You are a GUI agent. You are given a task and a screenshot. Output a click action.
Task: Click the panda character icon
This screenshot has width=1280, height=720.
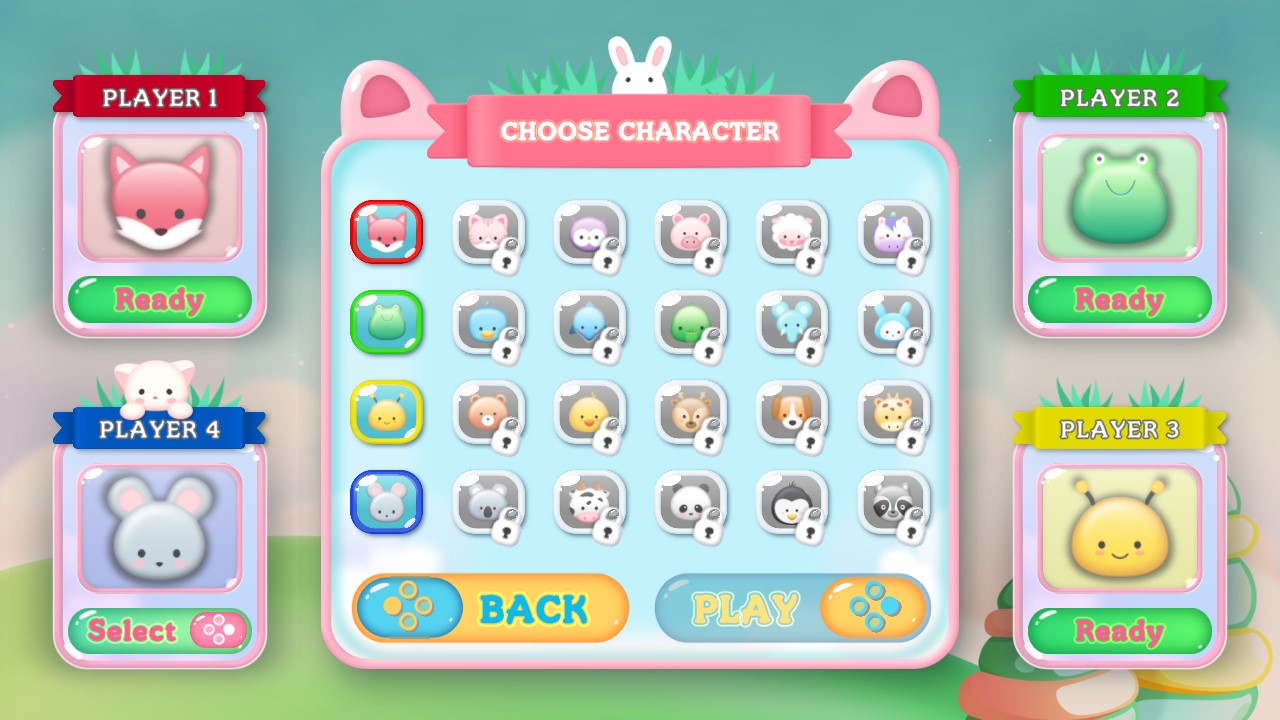click(x=691, y=502)
